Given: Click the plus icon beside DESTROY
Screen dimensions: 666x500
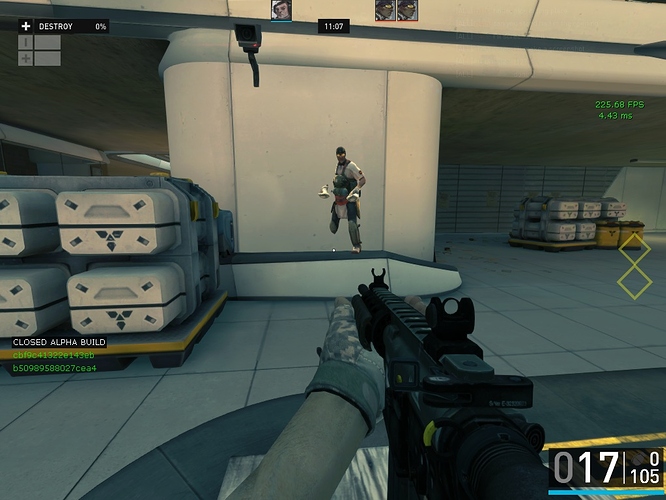Looking at the screenshot, I should click(x=26, y=26).
